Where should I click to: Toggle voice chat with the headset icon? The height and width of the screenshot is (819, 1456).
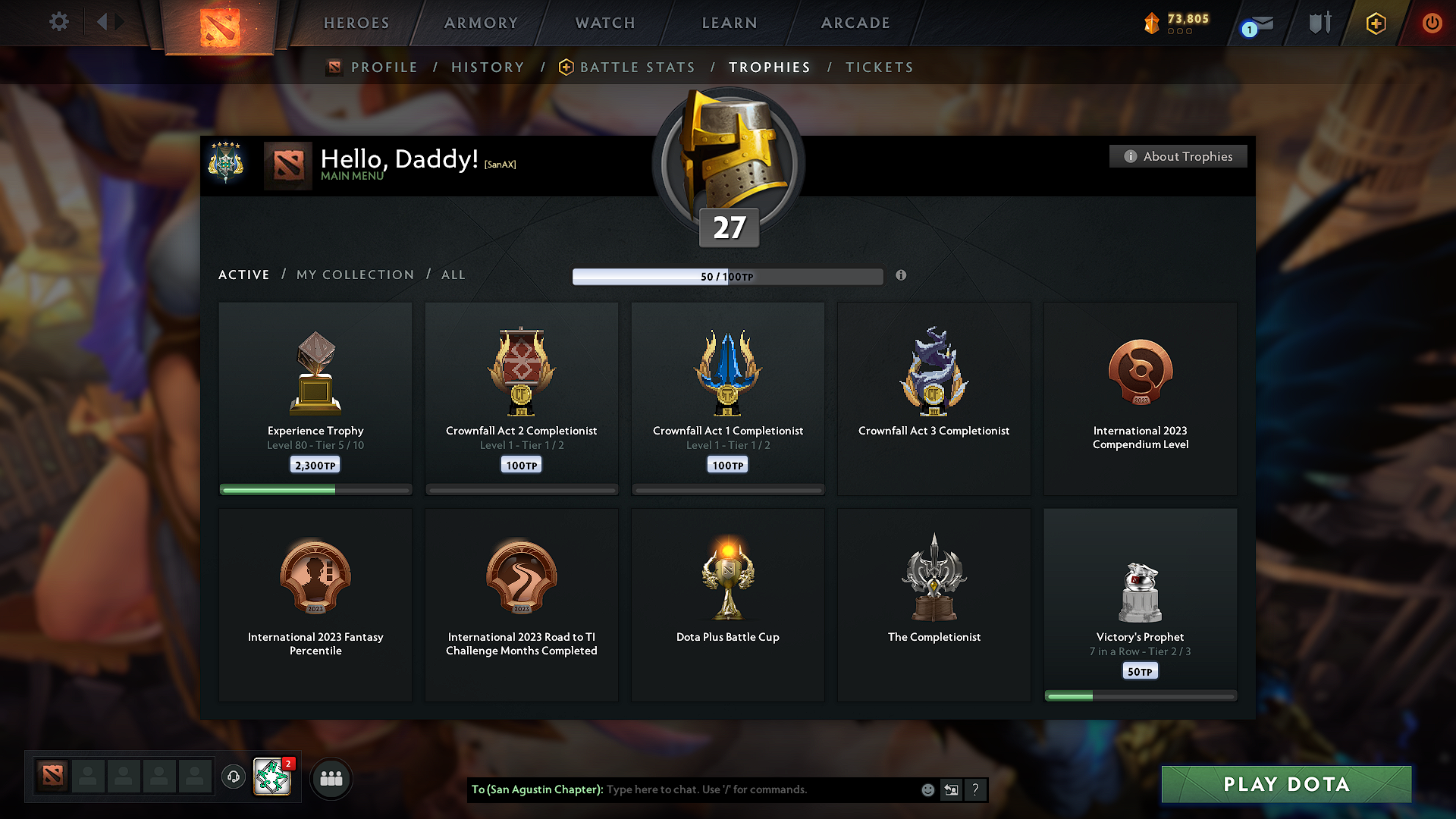[x=234, y=777]
